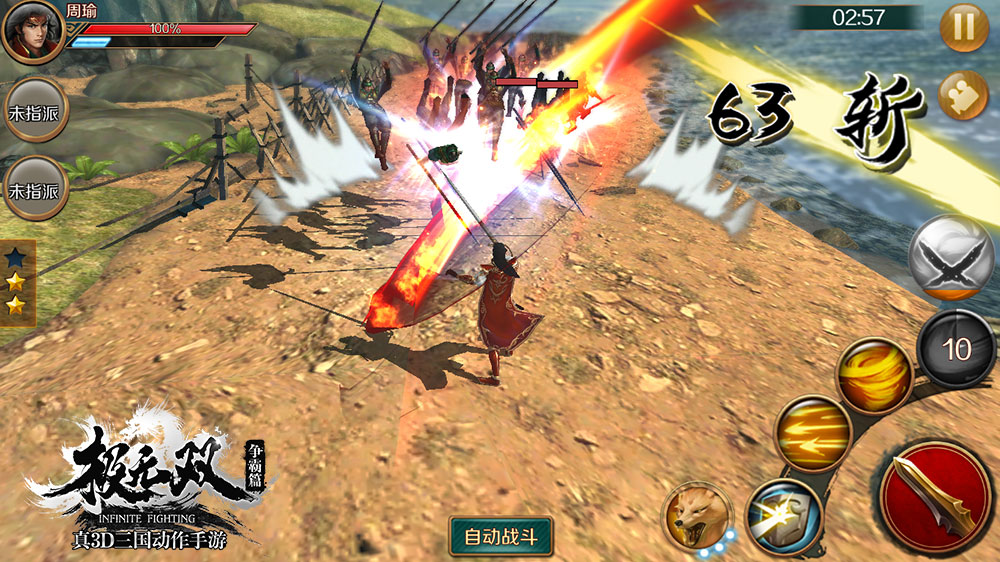Image resolution: width=1000 pixels, height=562 pixels.
Task: Trigger the shield bash skill
Action: coord(784,515)
